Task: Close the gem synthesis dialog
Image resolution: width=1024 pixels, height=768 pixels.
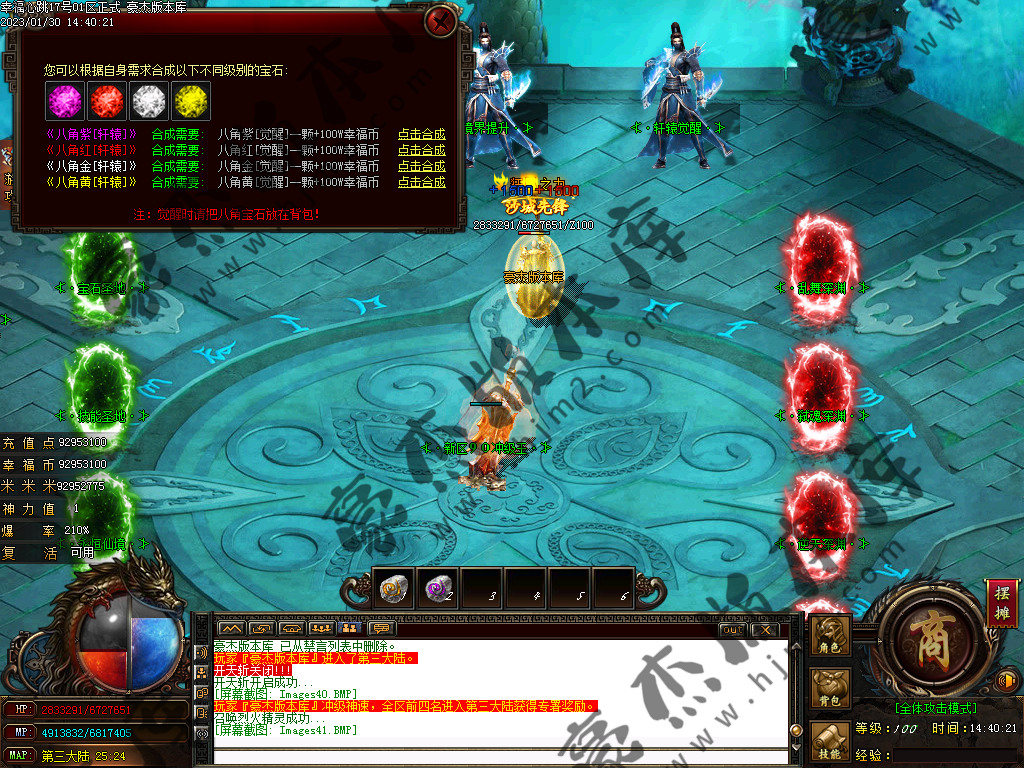Action: click(x=440, y=21)
